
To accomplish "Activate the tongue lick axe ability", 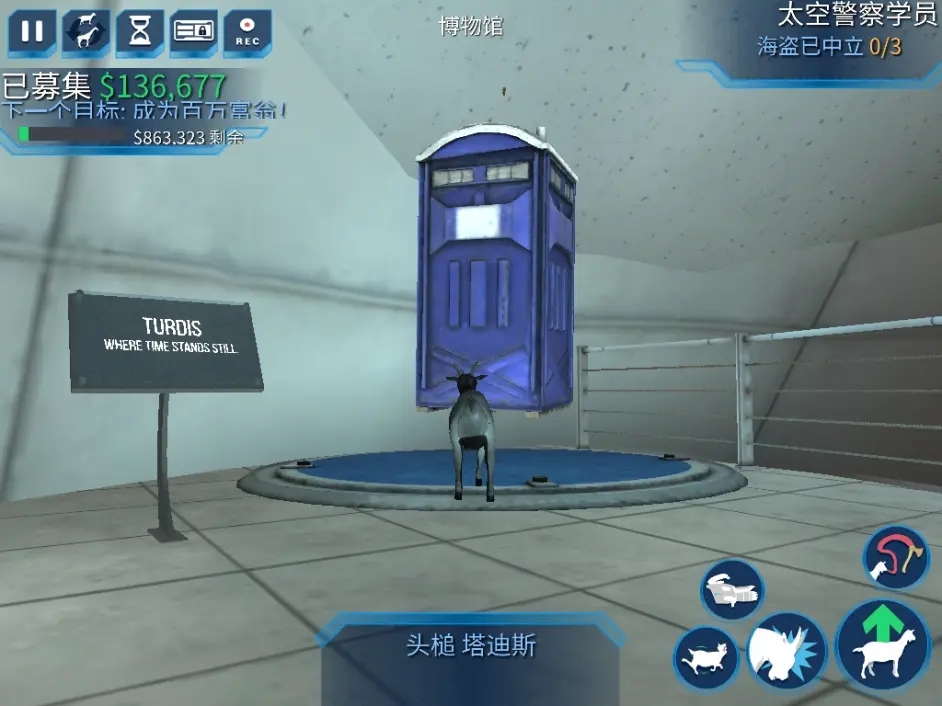I will [x=896, y=558].
